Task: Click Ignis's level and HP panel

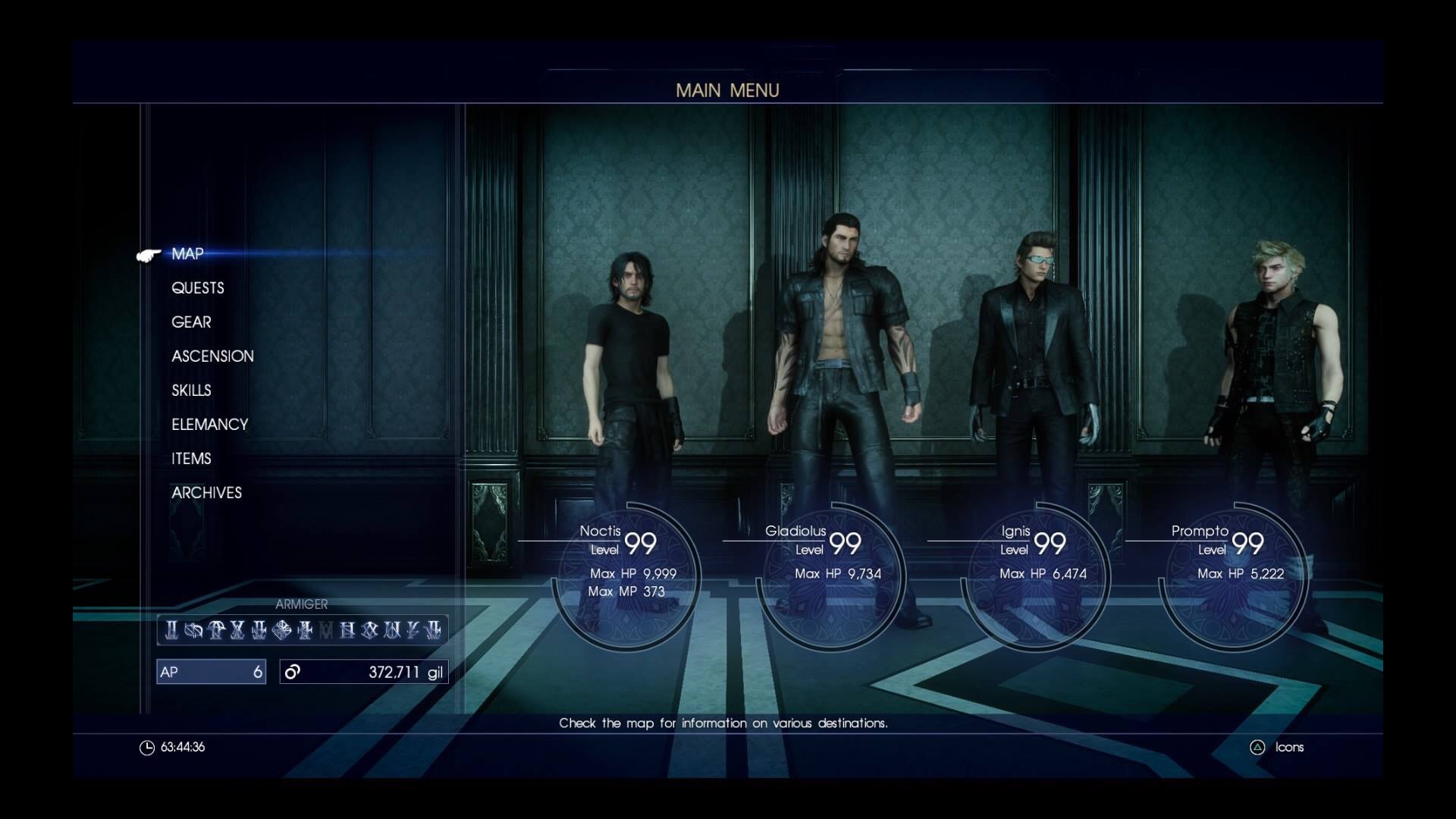Action: click(1037, 574)
